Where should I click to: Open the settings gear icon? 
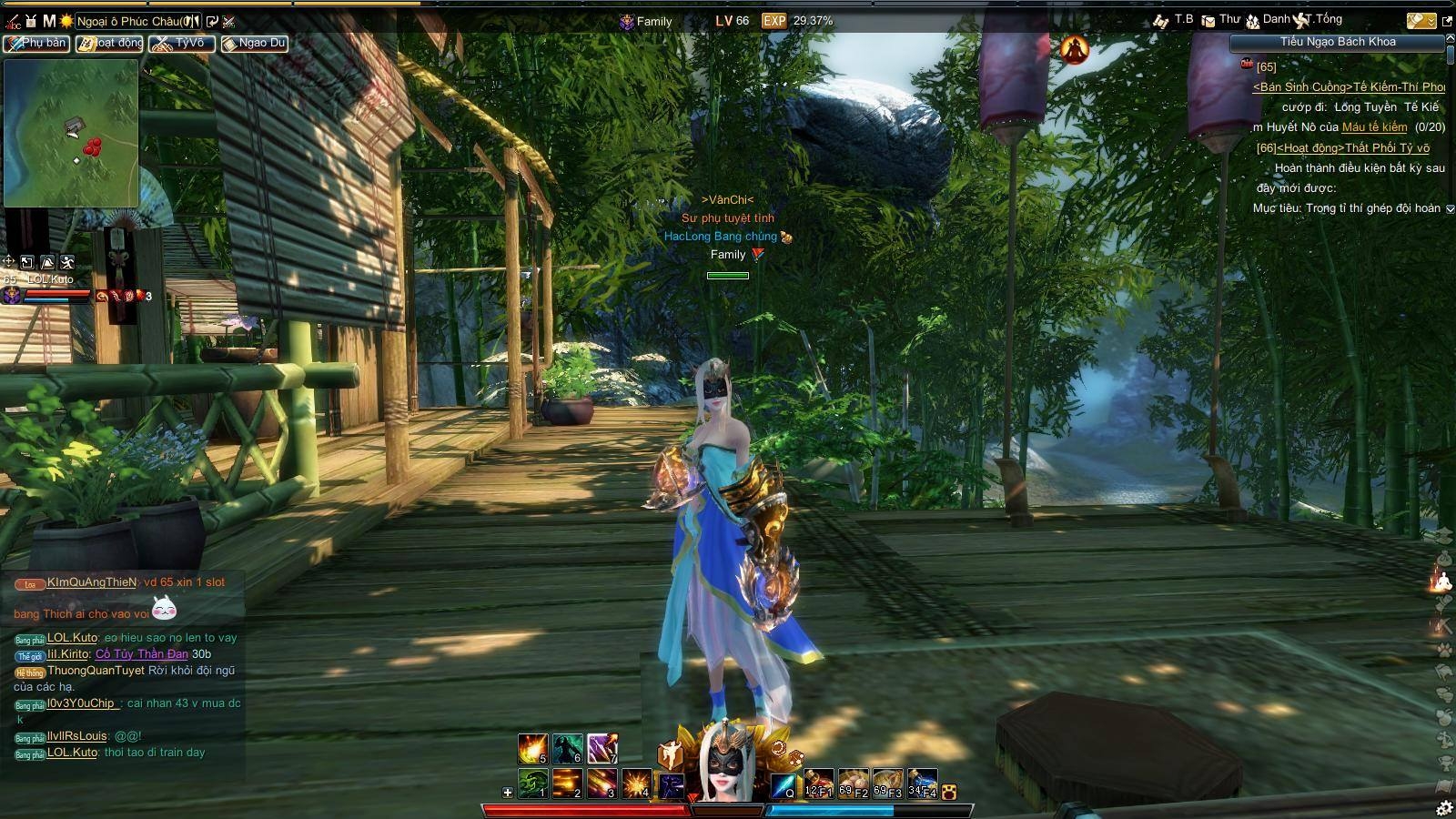(x=1444, y=807)
